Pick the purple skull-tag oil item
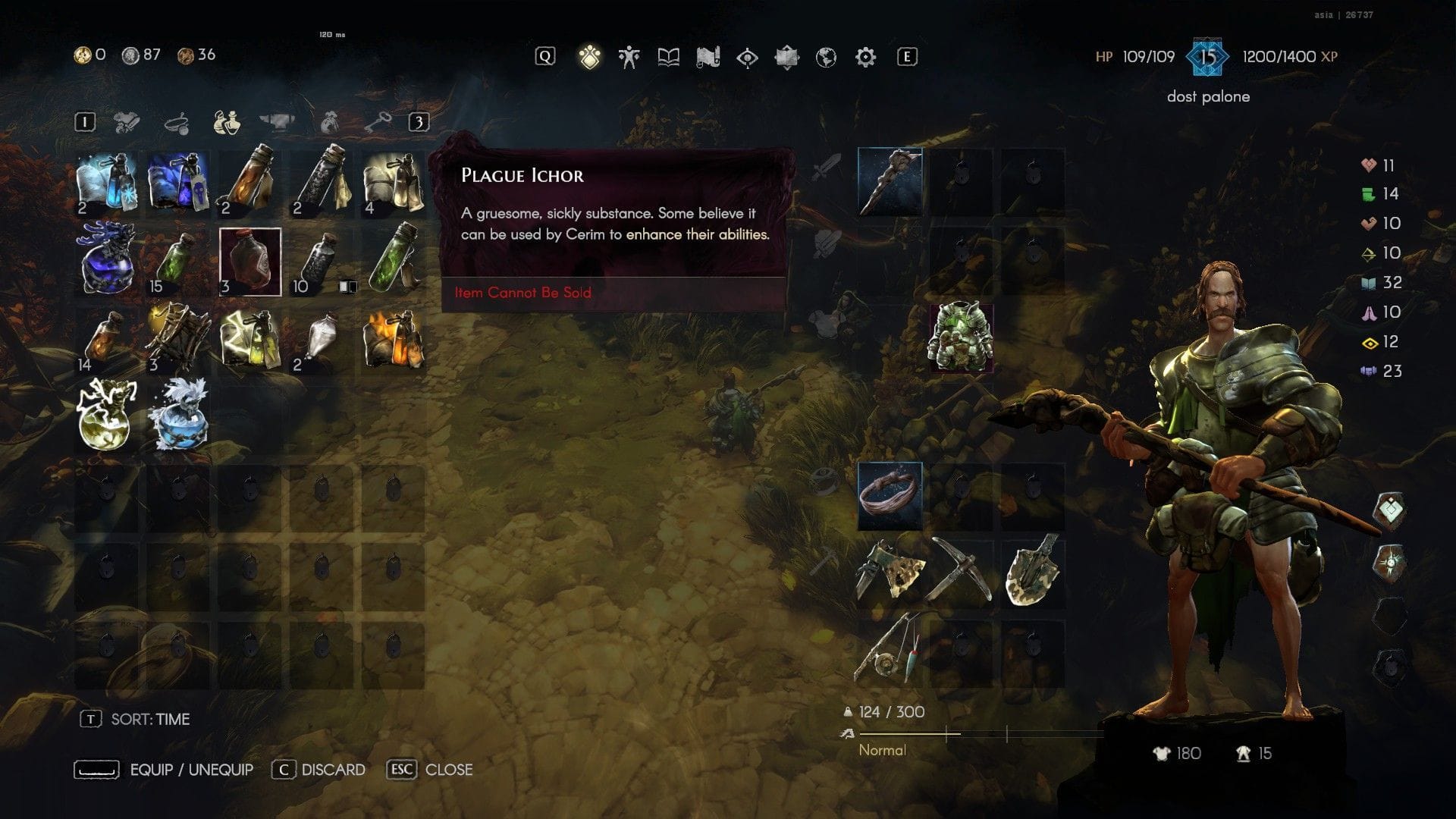1456x819 pixels. pos(178,182)
